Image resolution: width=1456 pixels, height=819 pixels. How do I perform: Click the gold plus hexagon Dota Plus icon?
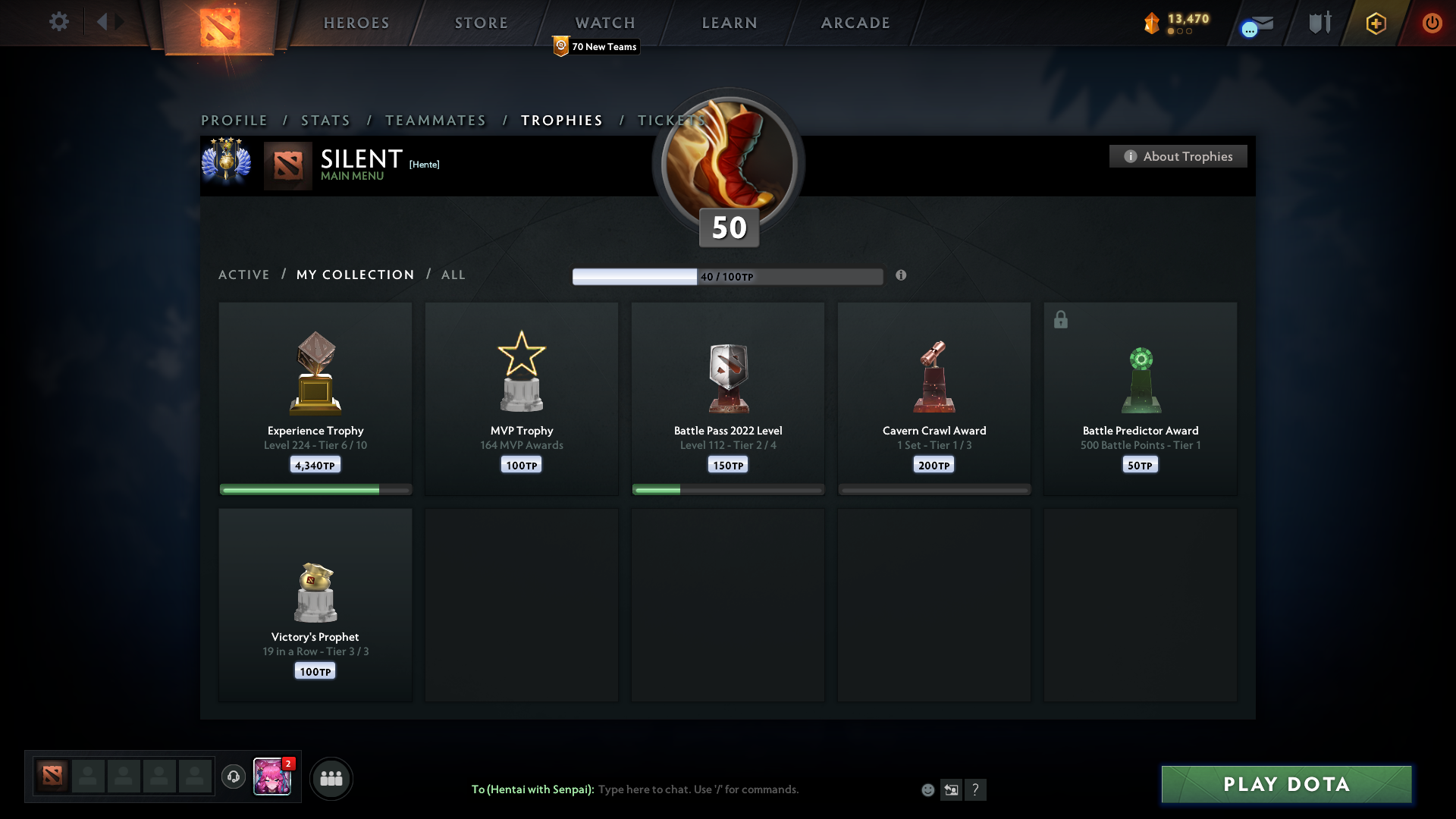point(1375,23)
